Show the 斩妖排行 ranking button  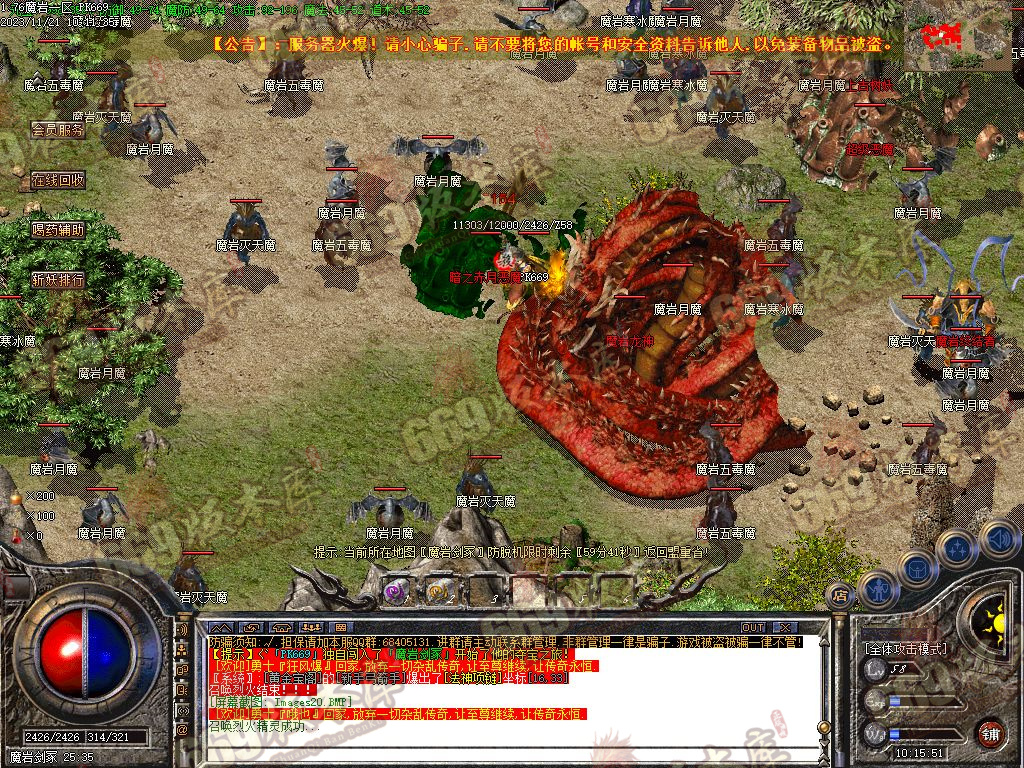57,280
